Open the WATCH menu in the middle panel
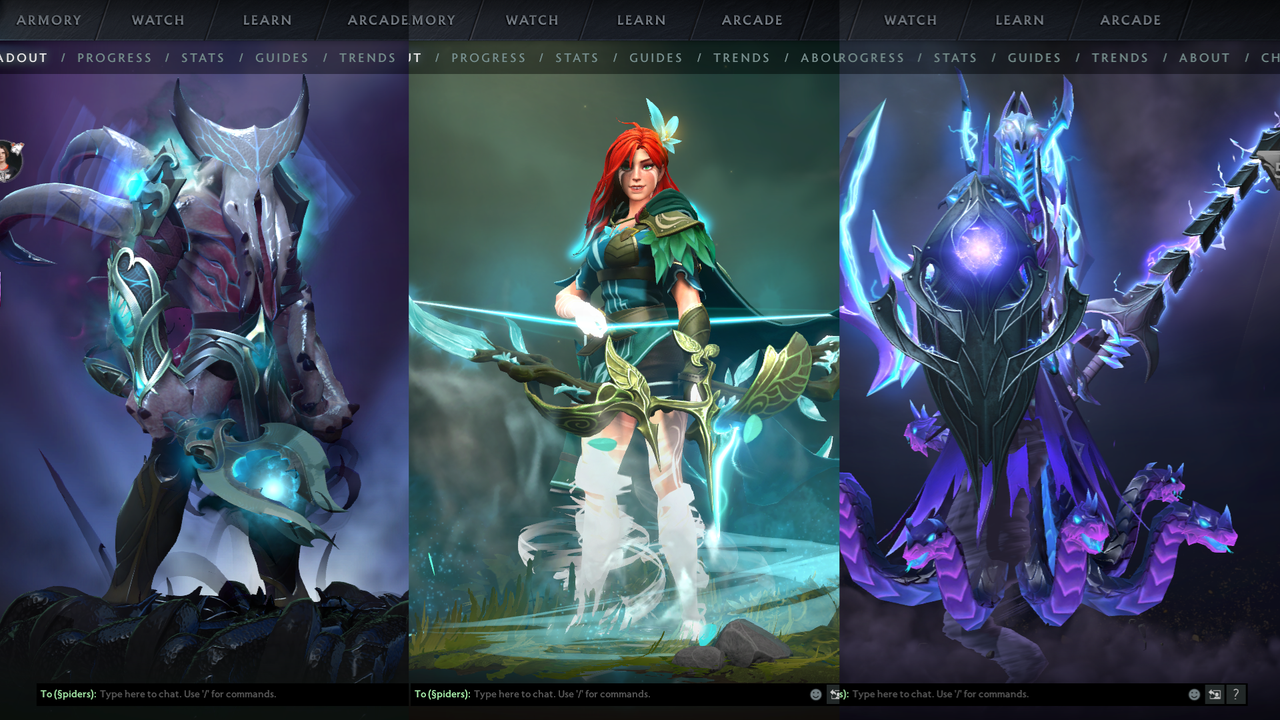Viewport: 1280px width, 720px height. [531, 20]
